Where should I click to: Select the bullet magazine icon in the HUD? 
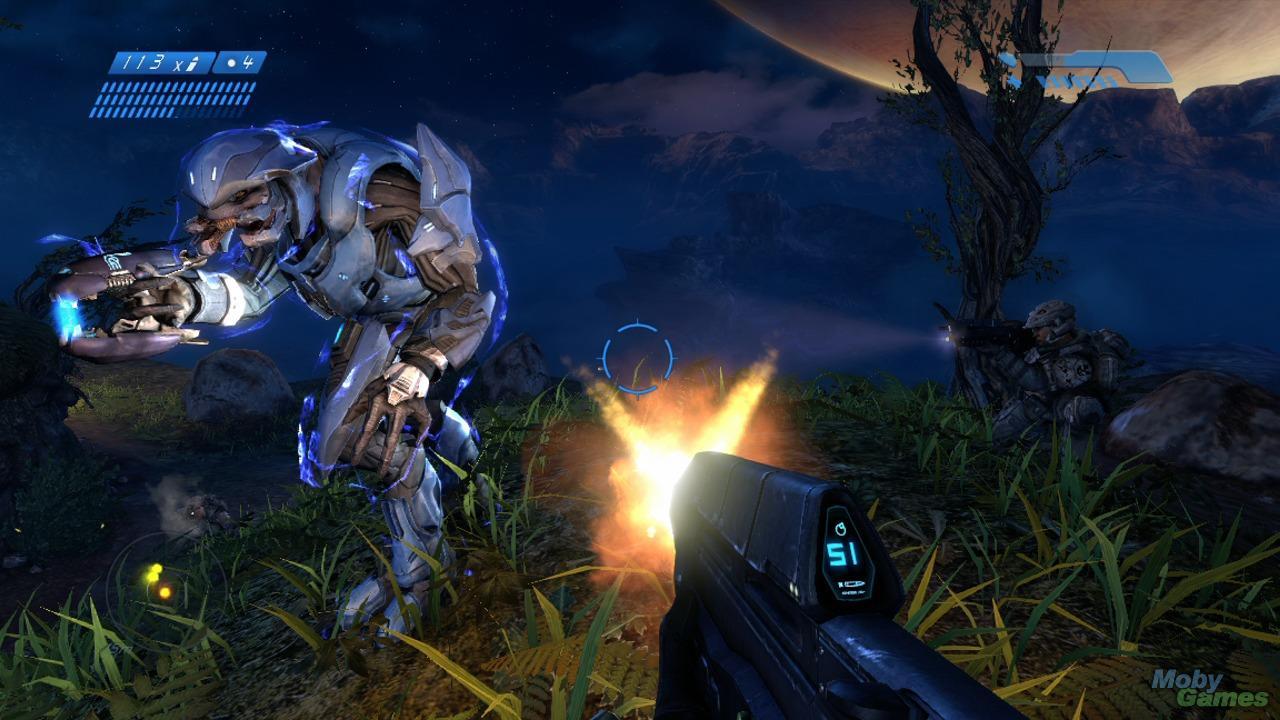193,62
